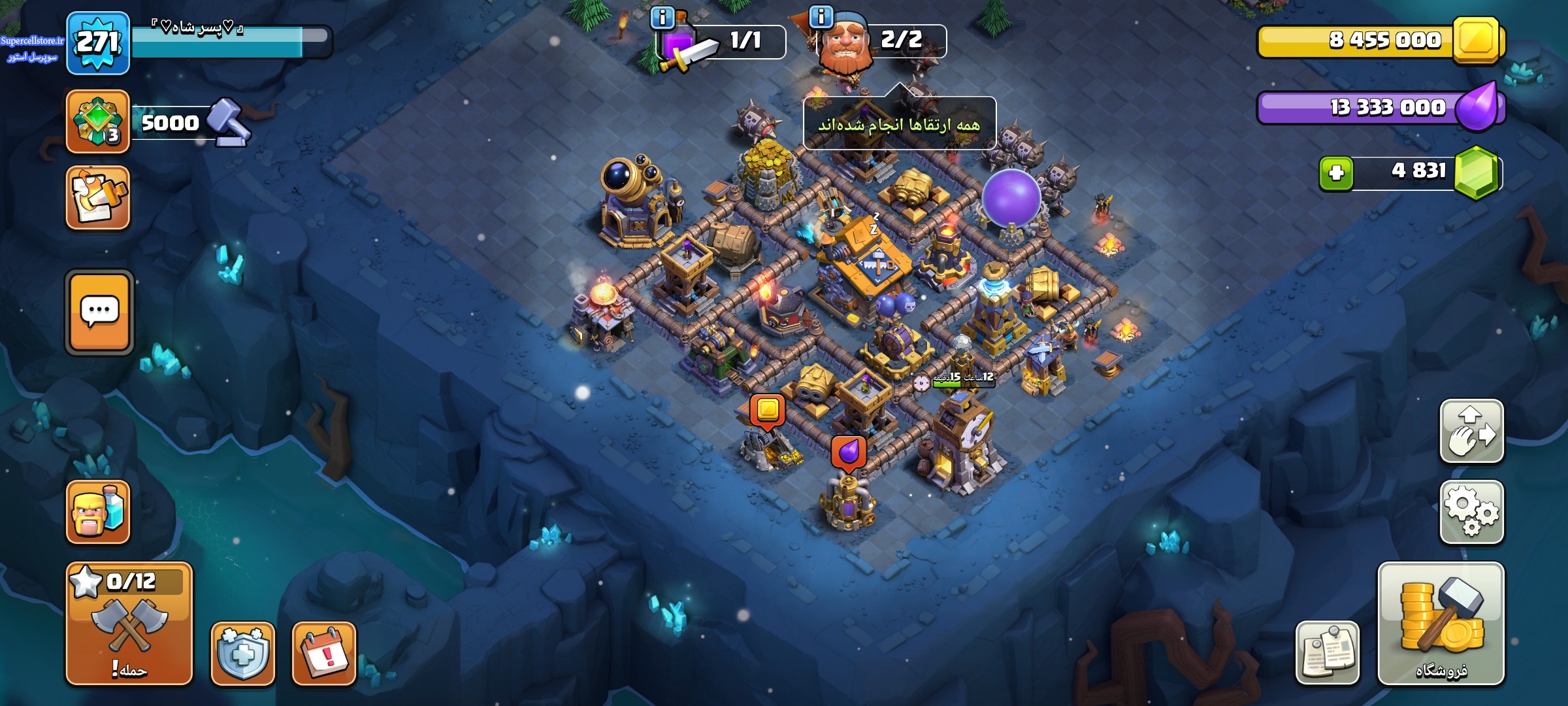The height and width of the screenshot is (706, 1568).
Task: Show Master Builder info with 2/2 counter
Action: tap(821, 17)
